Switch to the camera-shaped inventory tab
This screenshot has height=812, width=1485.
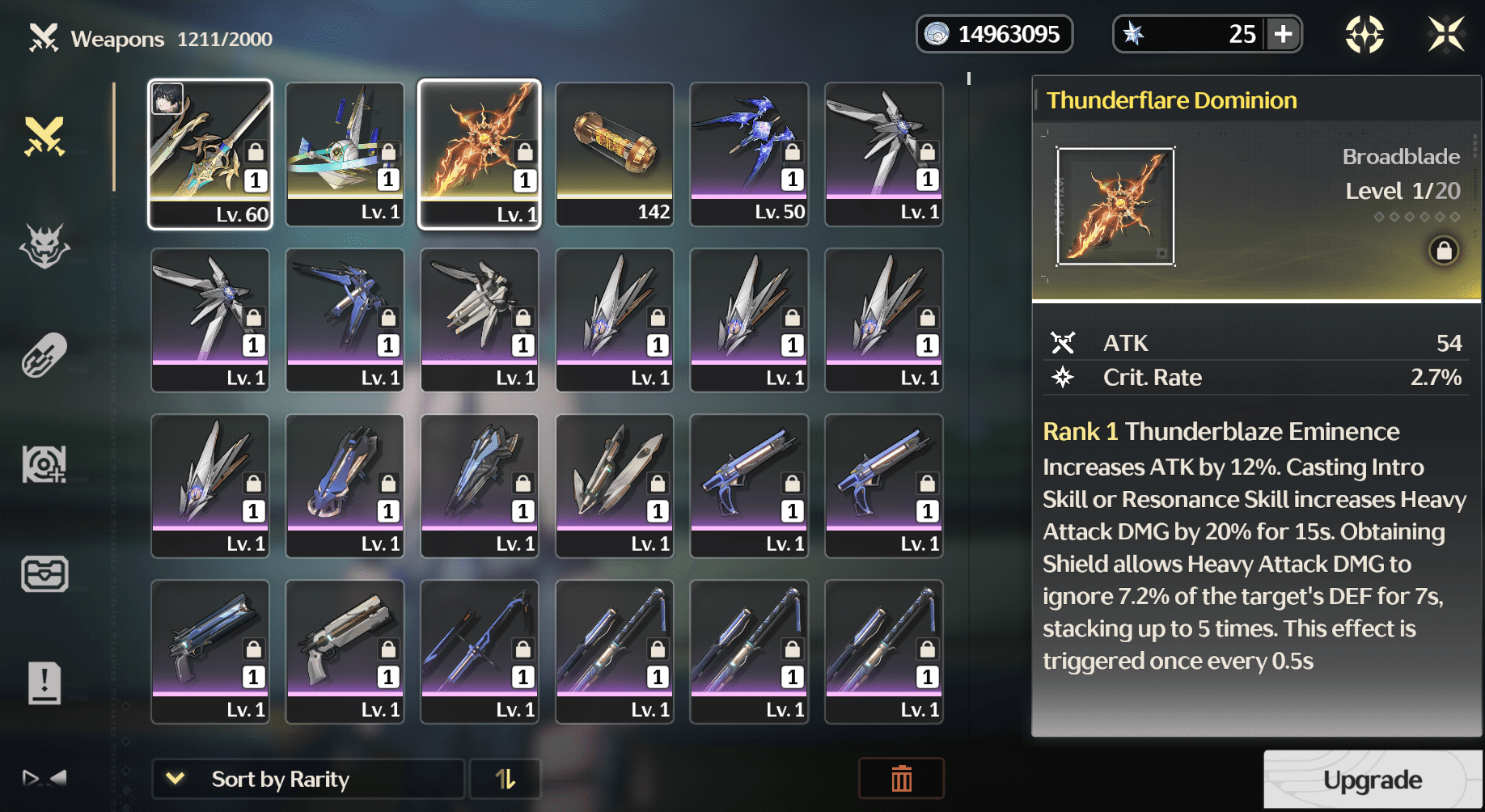[44, 464]
